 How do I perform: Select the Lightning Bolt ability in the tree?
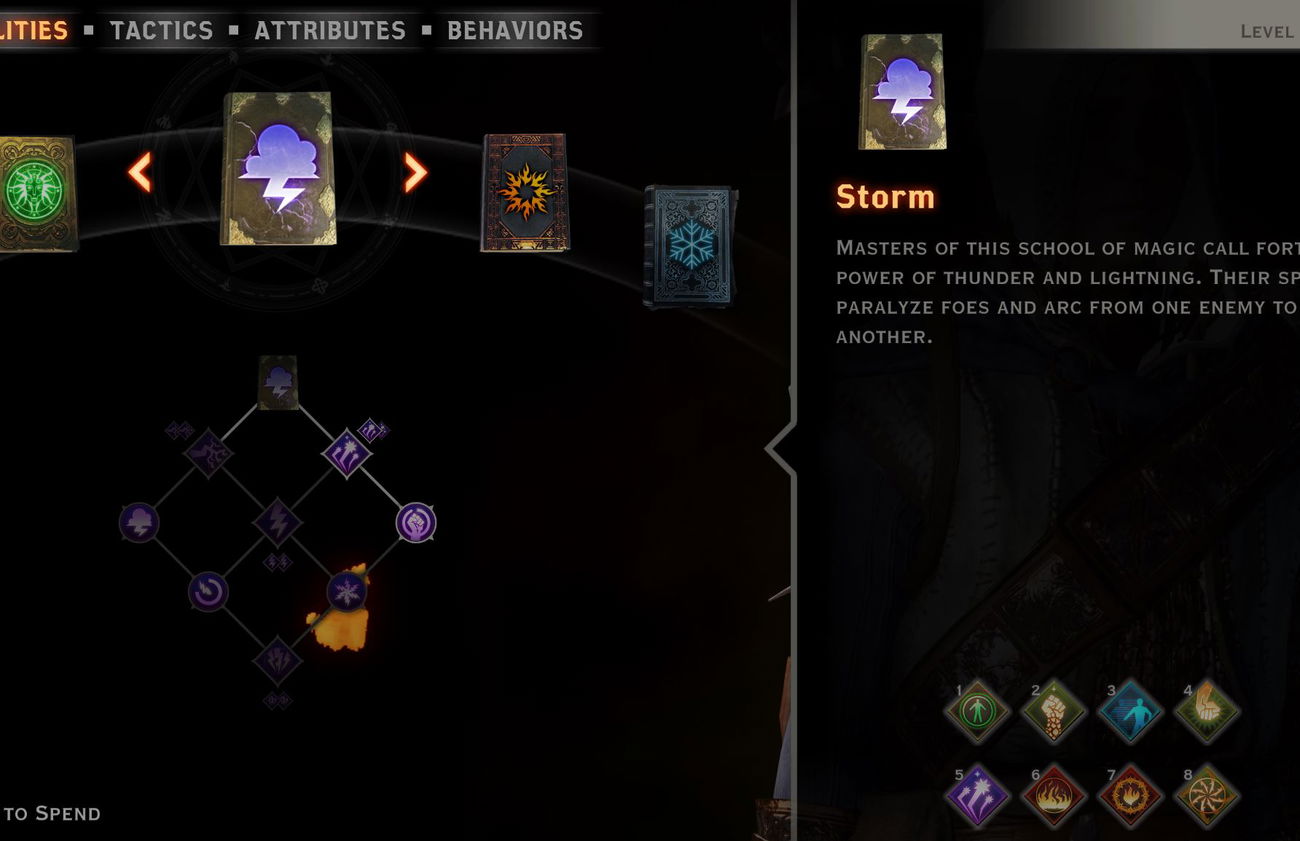pyautogui.click(x=278, y=521)
